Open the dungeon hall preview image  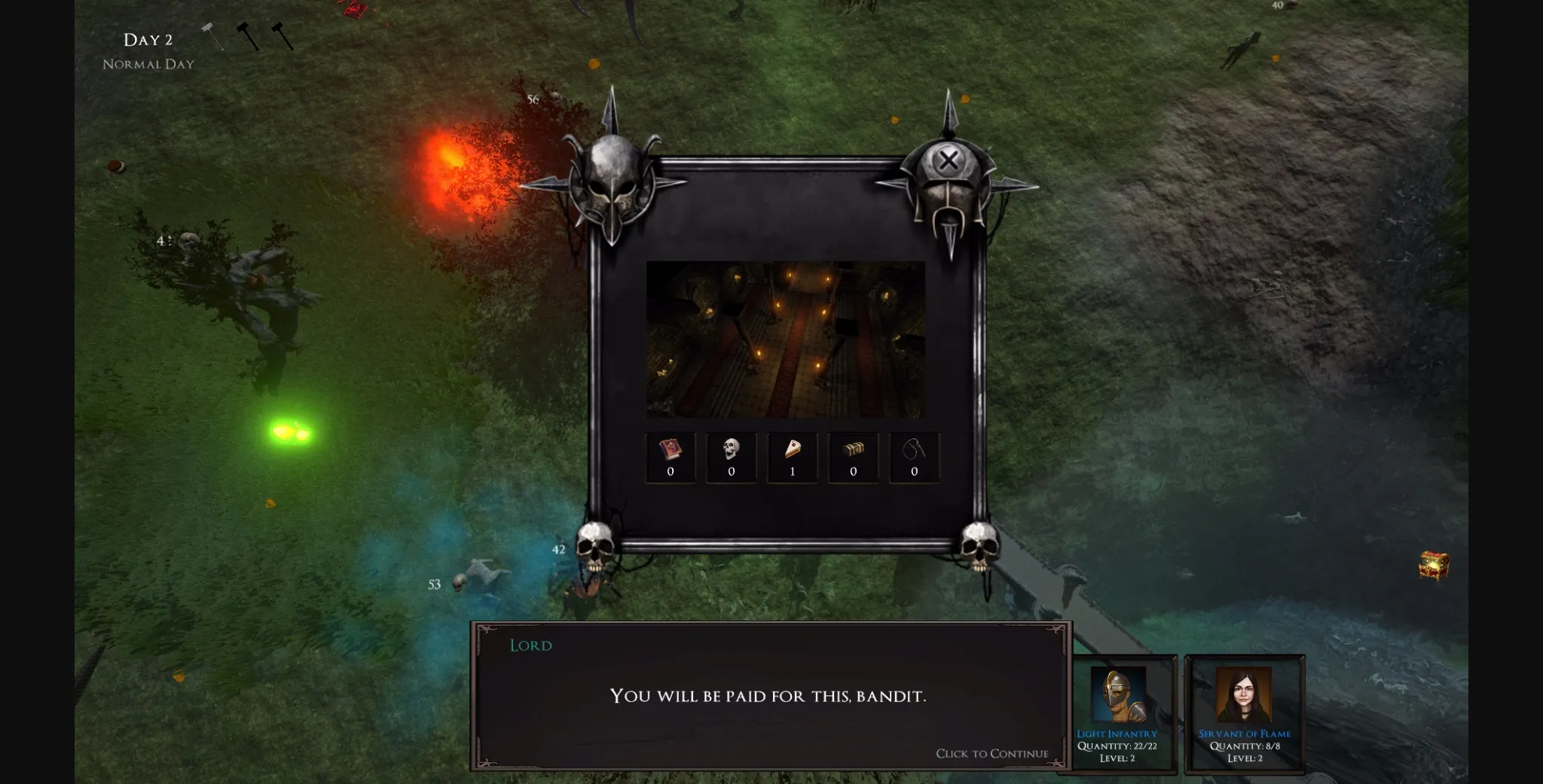tap(786, 339)
